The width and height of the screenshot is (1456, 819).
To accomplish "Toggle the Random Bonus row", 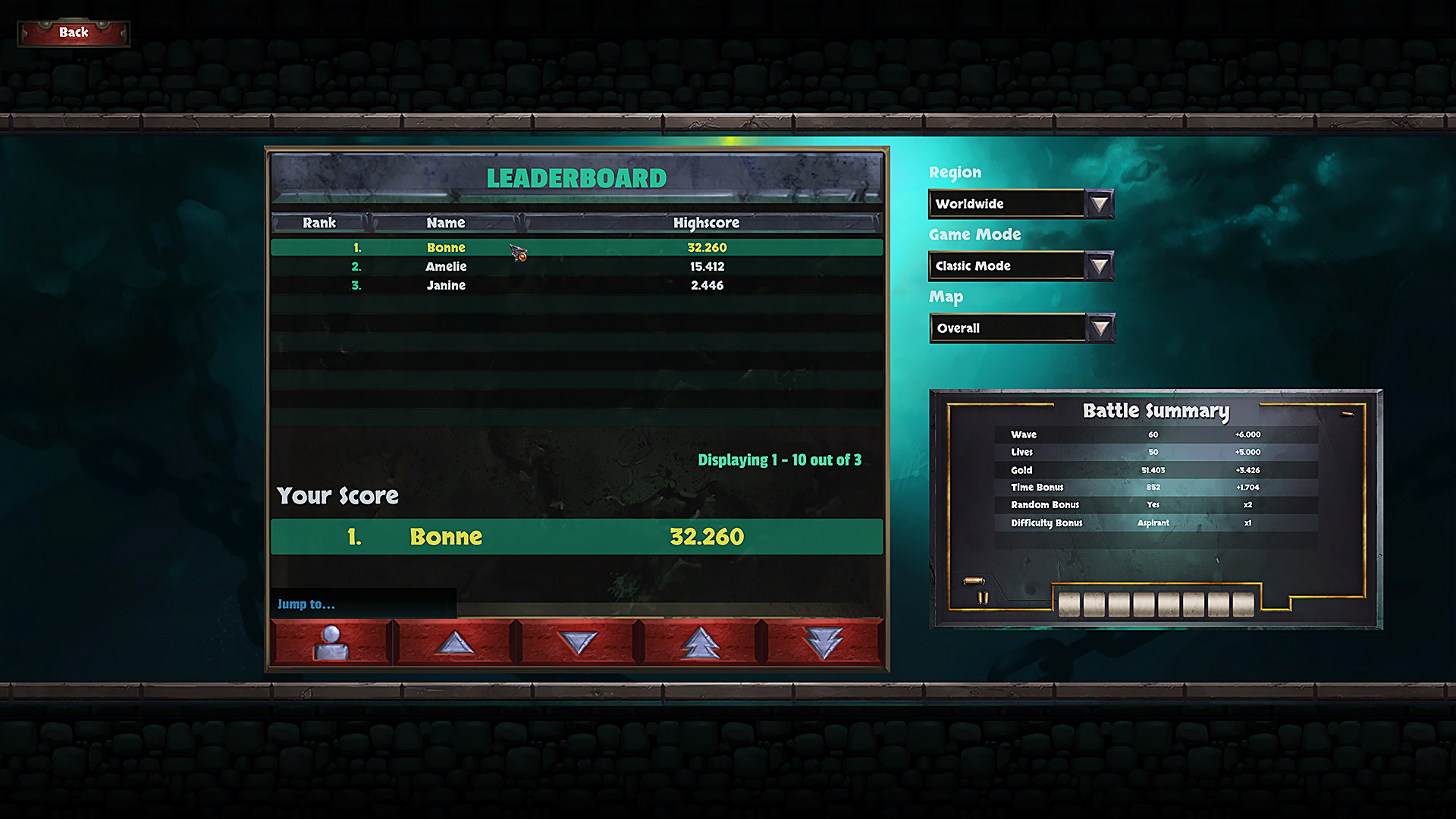I will pyautogui.click(x=1099, y=504).
